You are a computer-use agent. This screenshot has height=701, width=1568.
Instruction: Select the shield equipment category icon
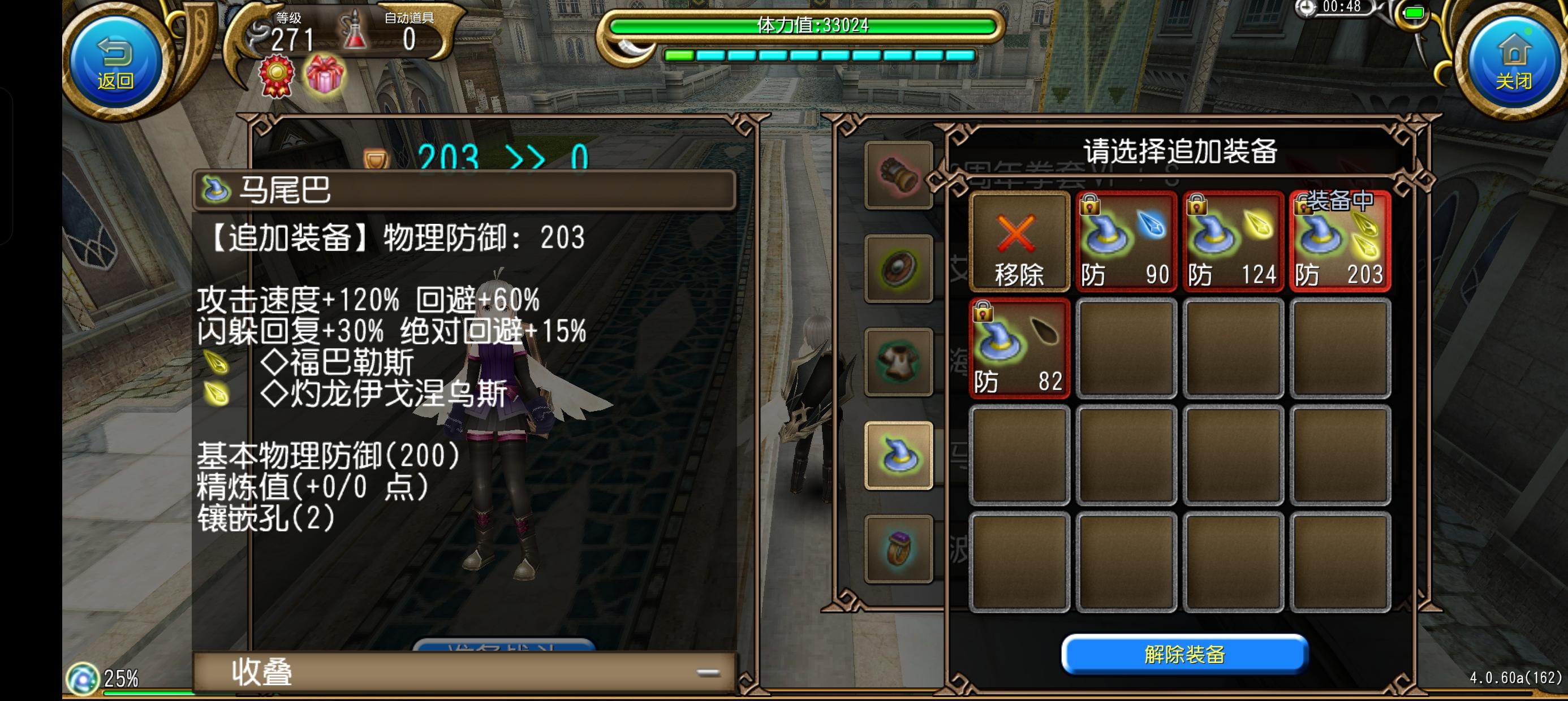point(899,269)
